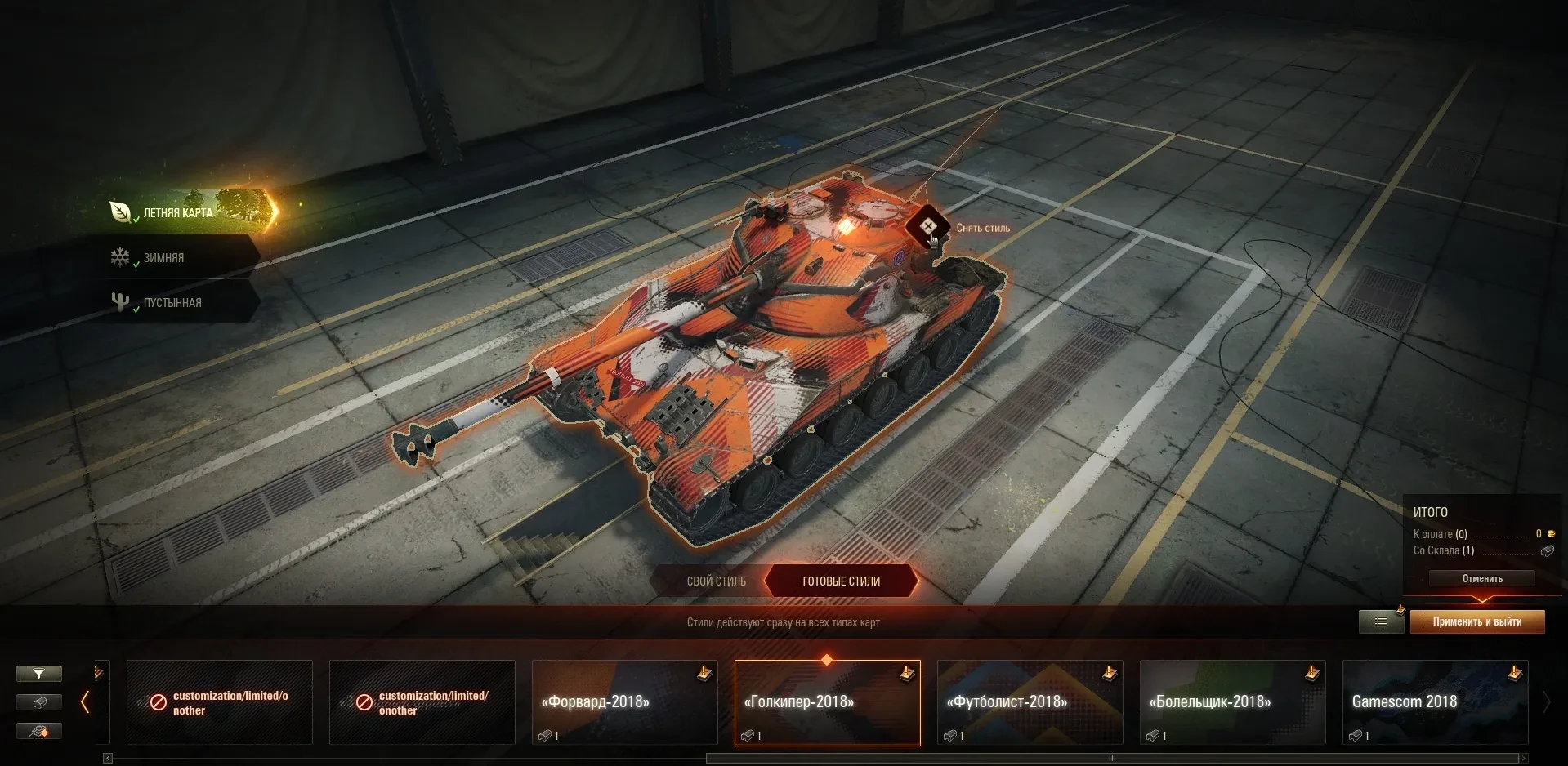Open the list icon next to apply button

pos(1381,622)
